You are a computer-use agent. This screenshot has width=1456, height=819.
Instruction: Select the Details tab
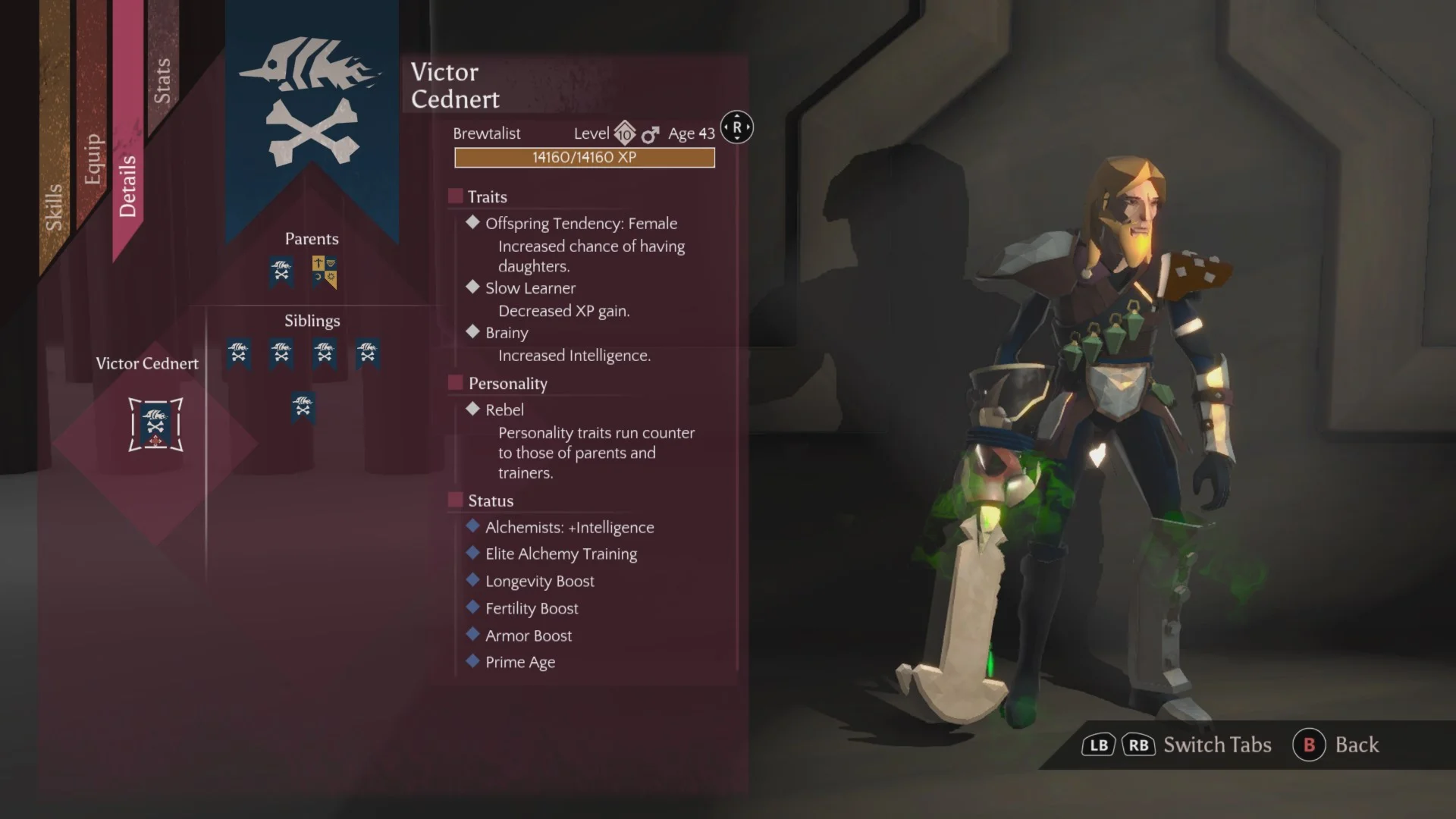pos(127,186)
